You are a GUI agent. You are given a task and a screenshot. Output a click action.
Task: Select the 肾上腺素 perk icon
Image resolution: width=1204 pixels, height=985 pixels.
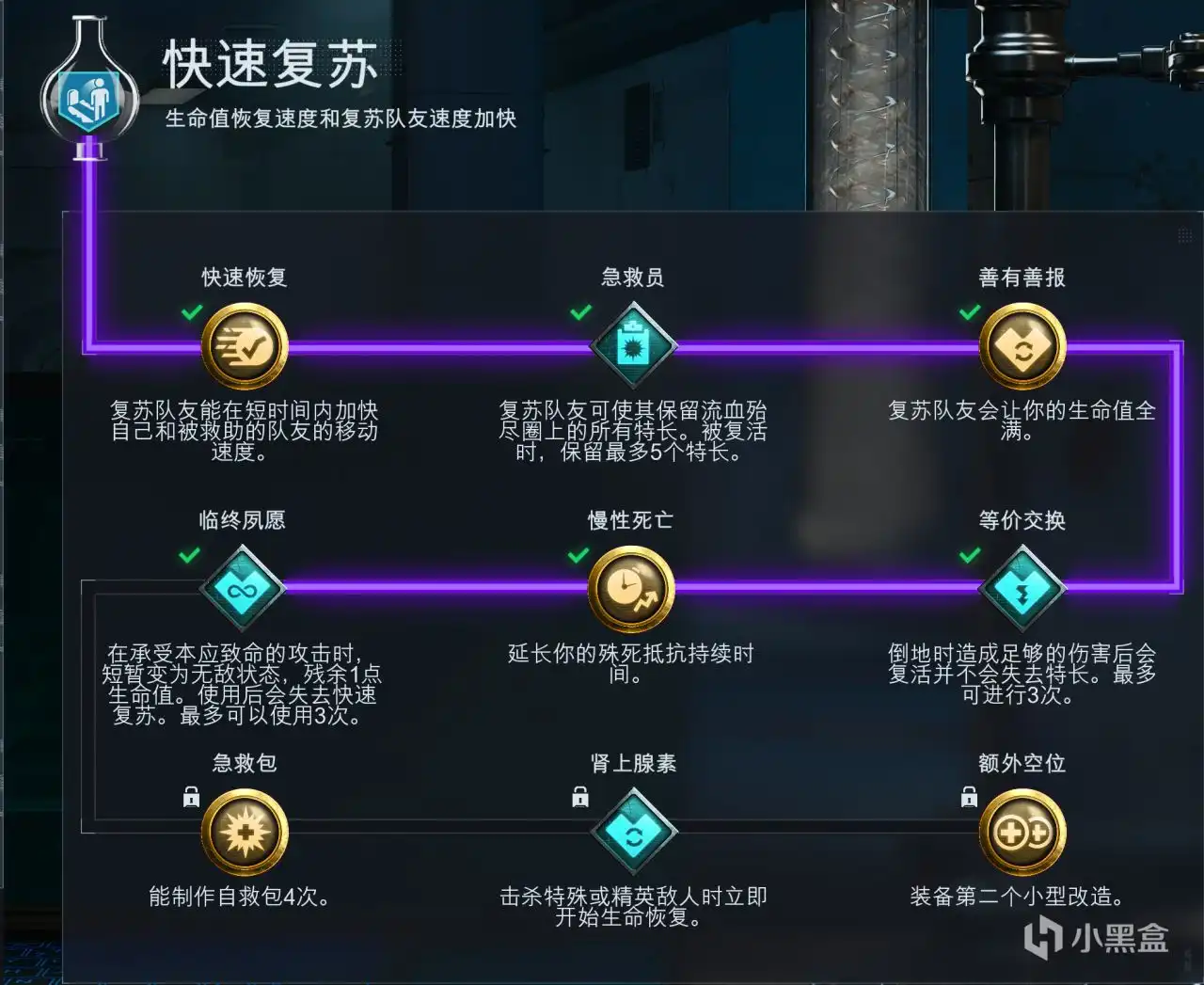pos(634,832)
